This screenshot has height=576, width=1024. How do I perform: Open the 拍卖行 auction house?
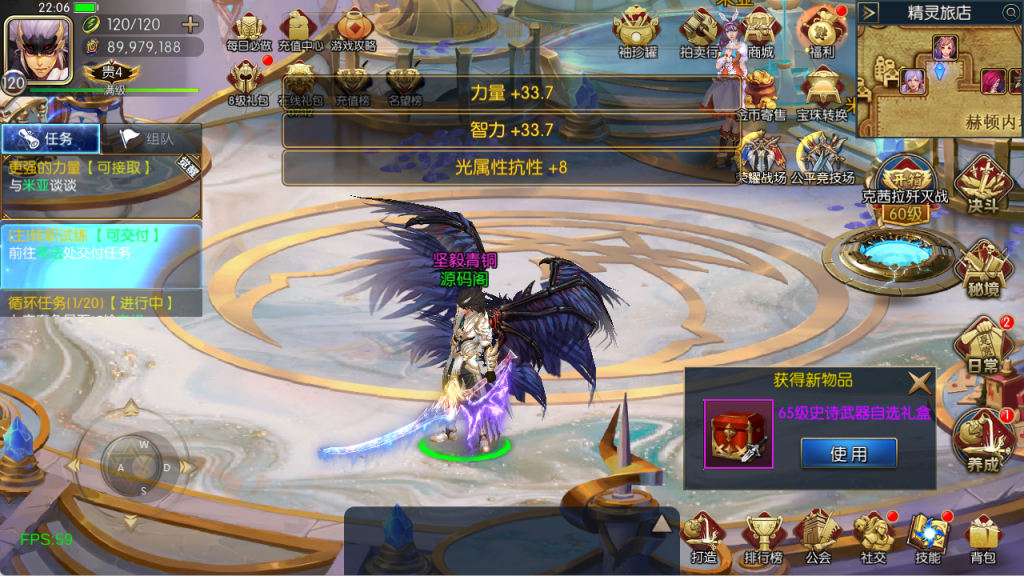pyautogui.click(x=700, y=30)
